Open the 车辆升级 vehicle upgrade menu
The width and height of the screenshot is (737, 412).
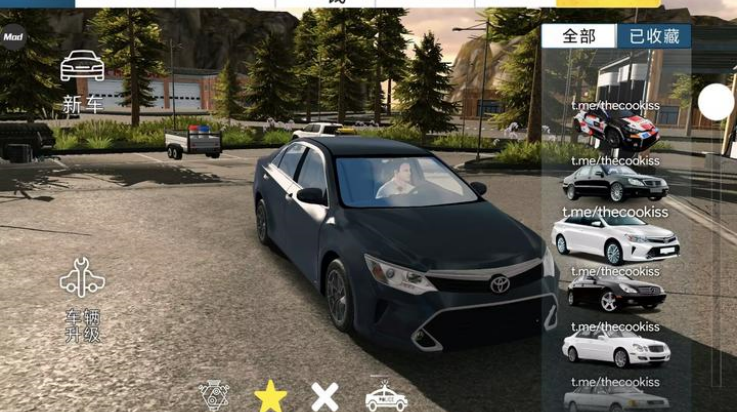(82, 298)
